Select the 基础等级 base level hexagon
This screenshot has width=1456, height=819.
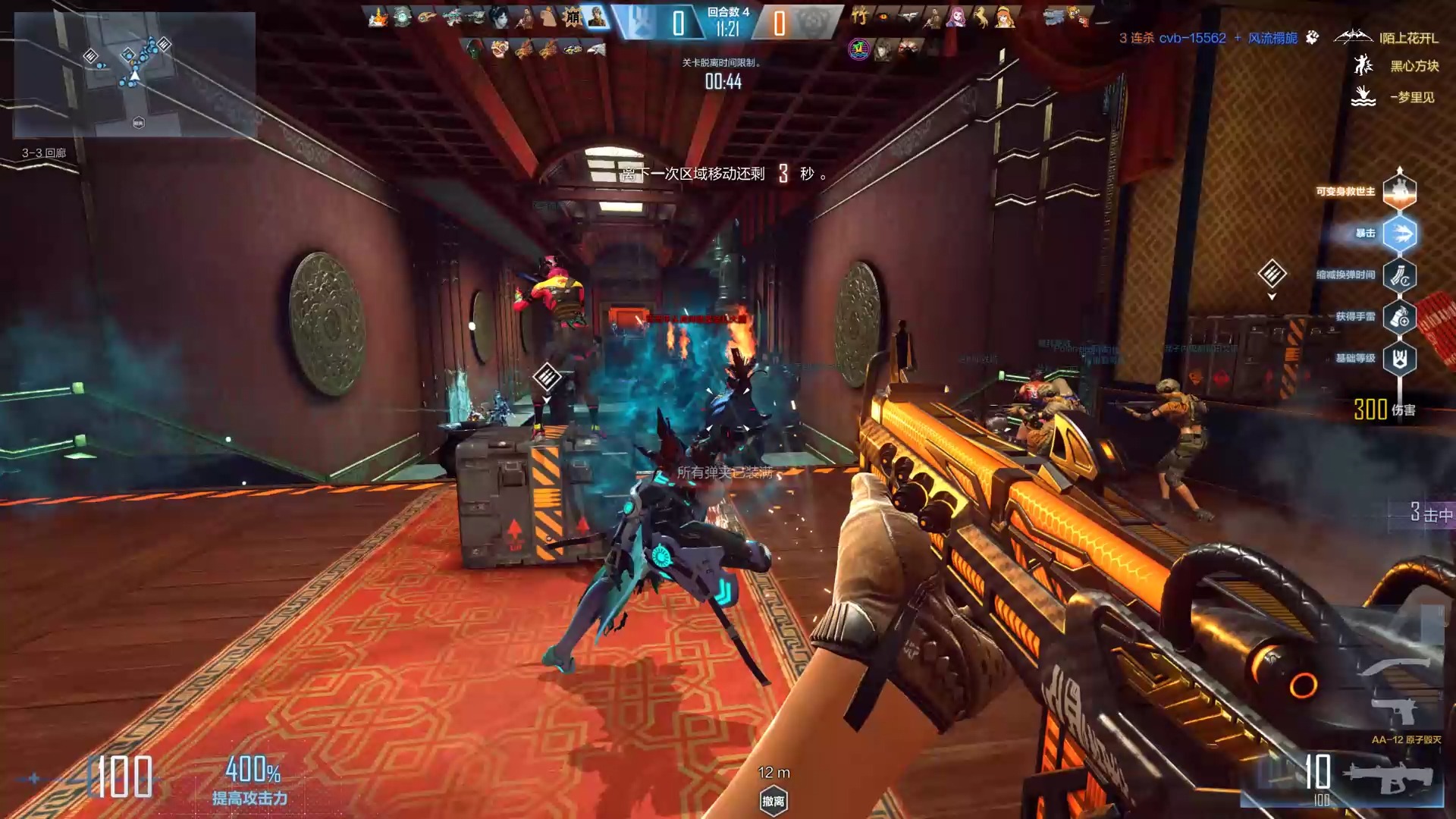(1399, 359)
